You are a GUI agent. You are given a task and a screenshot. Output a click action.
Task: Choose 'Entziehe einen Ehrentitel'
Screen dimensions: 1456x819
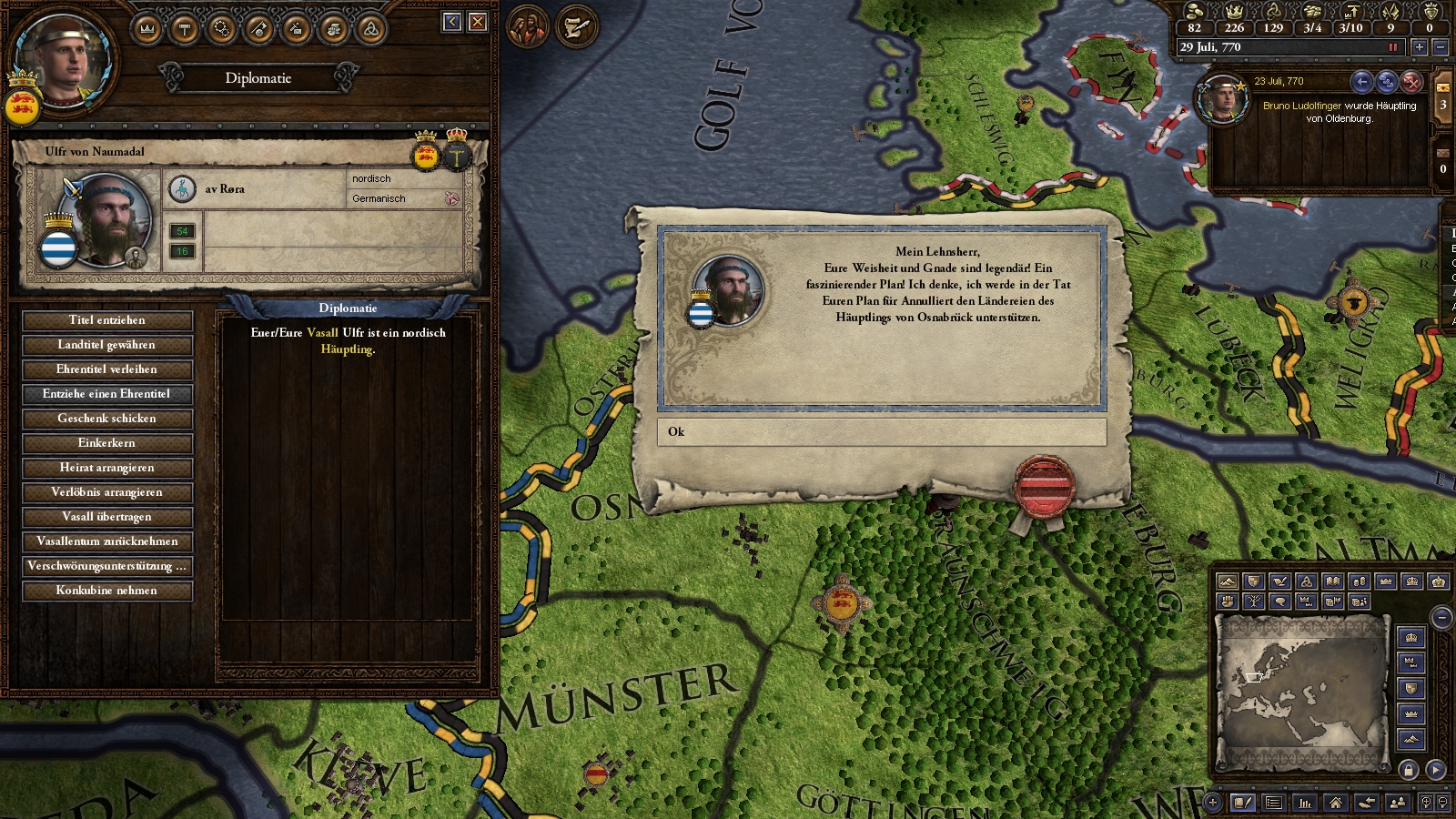click(107, 394)
